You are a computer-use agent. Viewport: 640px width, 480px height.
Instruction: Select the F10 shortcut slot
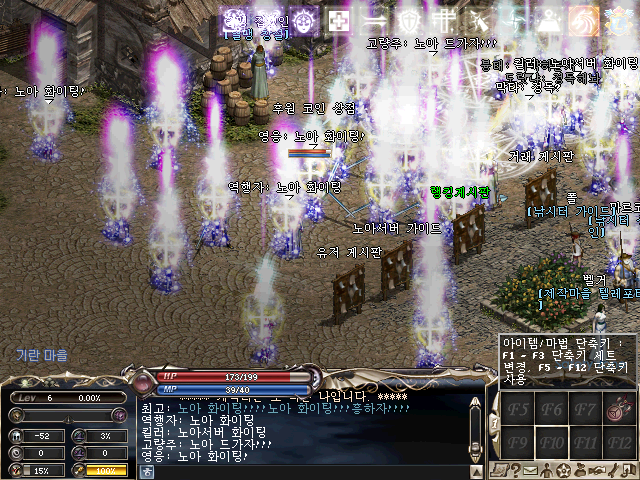tap(553, 441)
